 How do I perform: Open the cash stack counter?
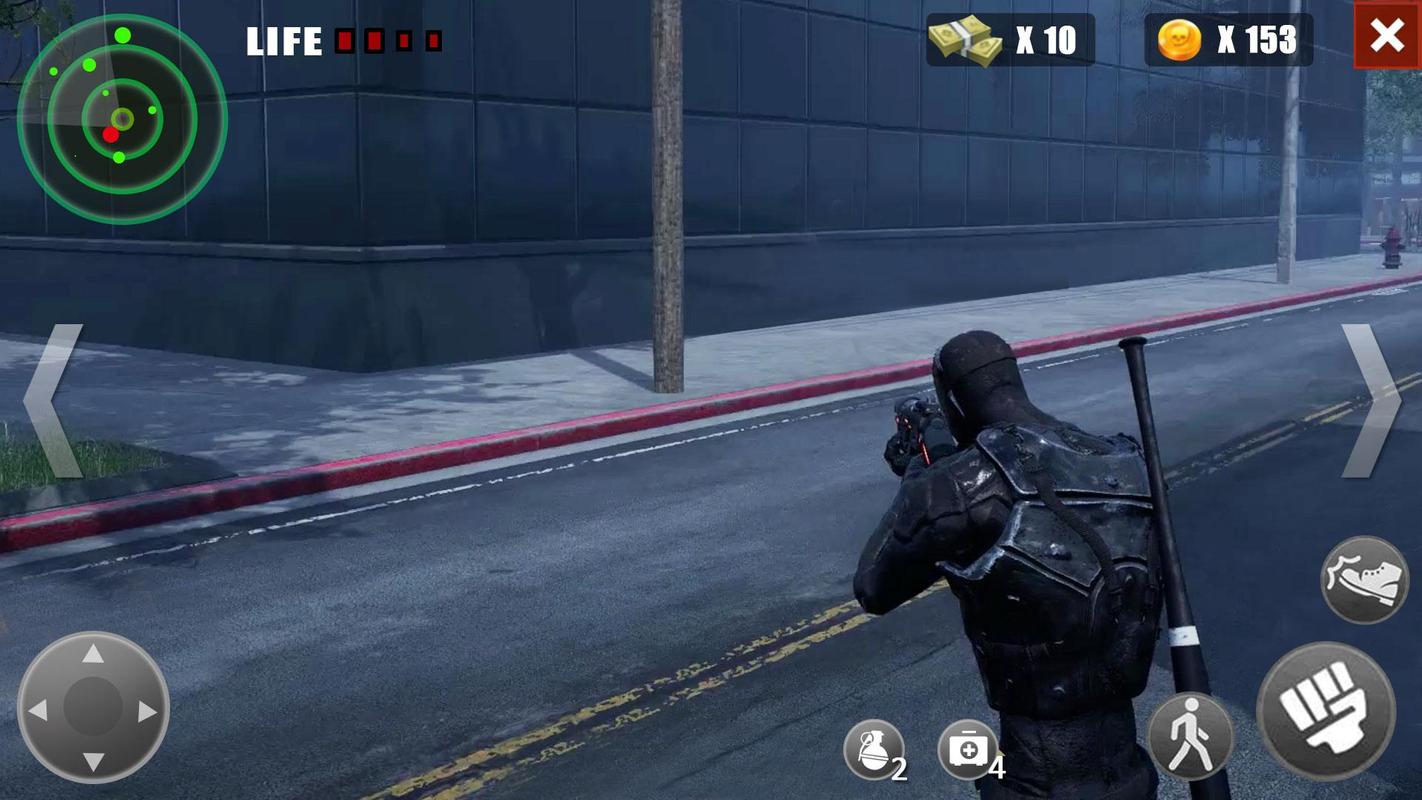[x=1009, y=40]
